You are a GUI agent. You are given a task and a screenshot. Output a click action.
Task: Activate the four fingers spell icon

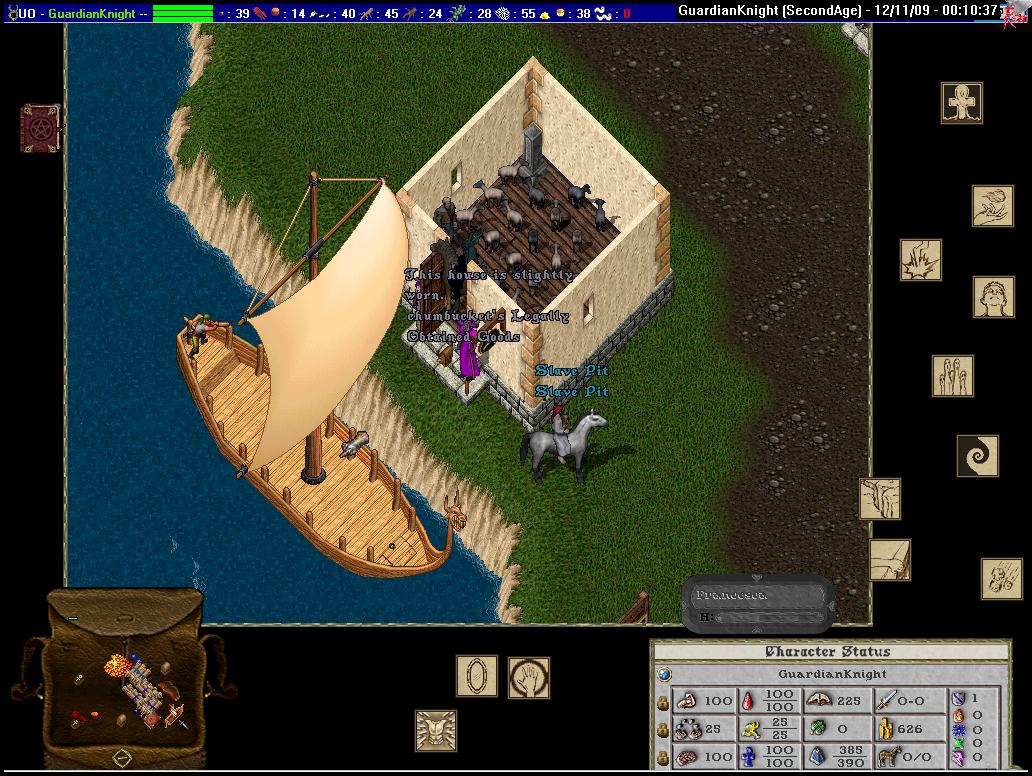[x=952, y=376]
